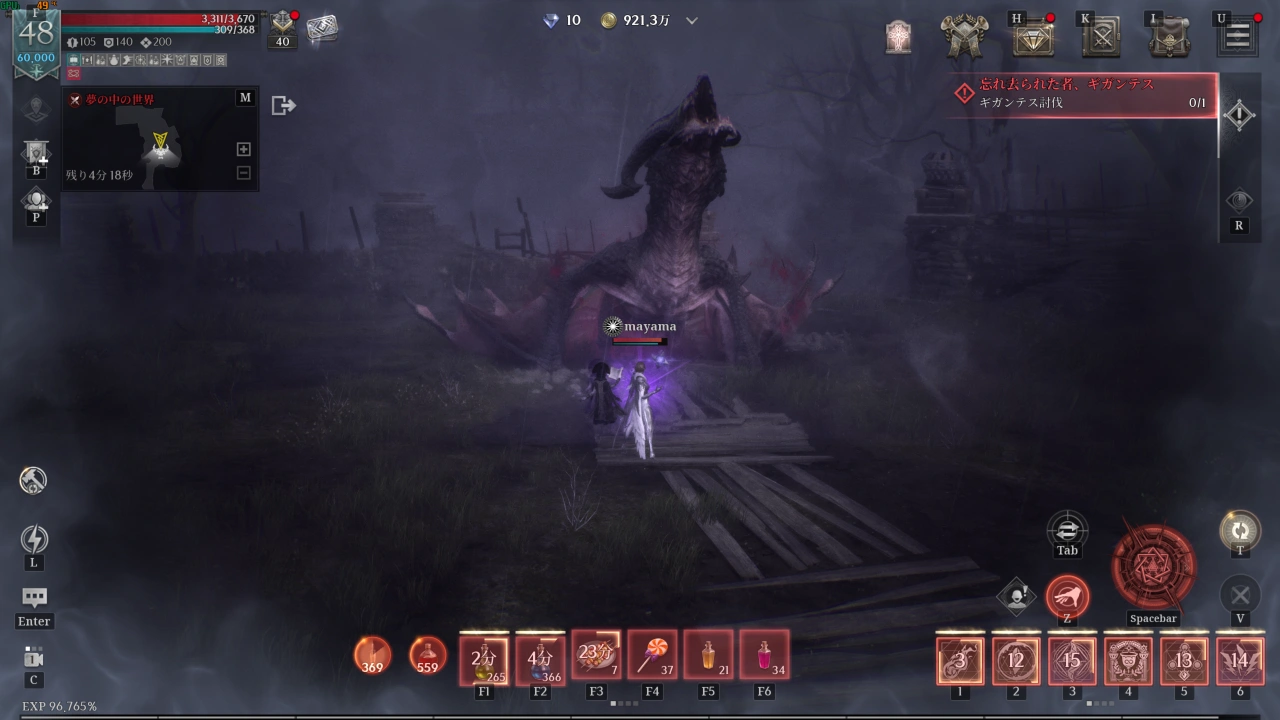Use the lollipop item in F4 slot
This screenshot has width=1280, height=720.
(x=652, y=656)
